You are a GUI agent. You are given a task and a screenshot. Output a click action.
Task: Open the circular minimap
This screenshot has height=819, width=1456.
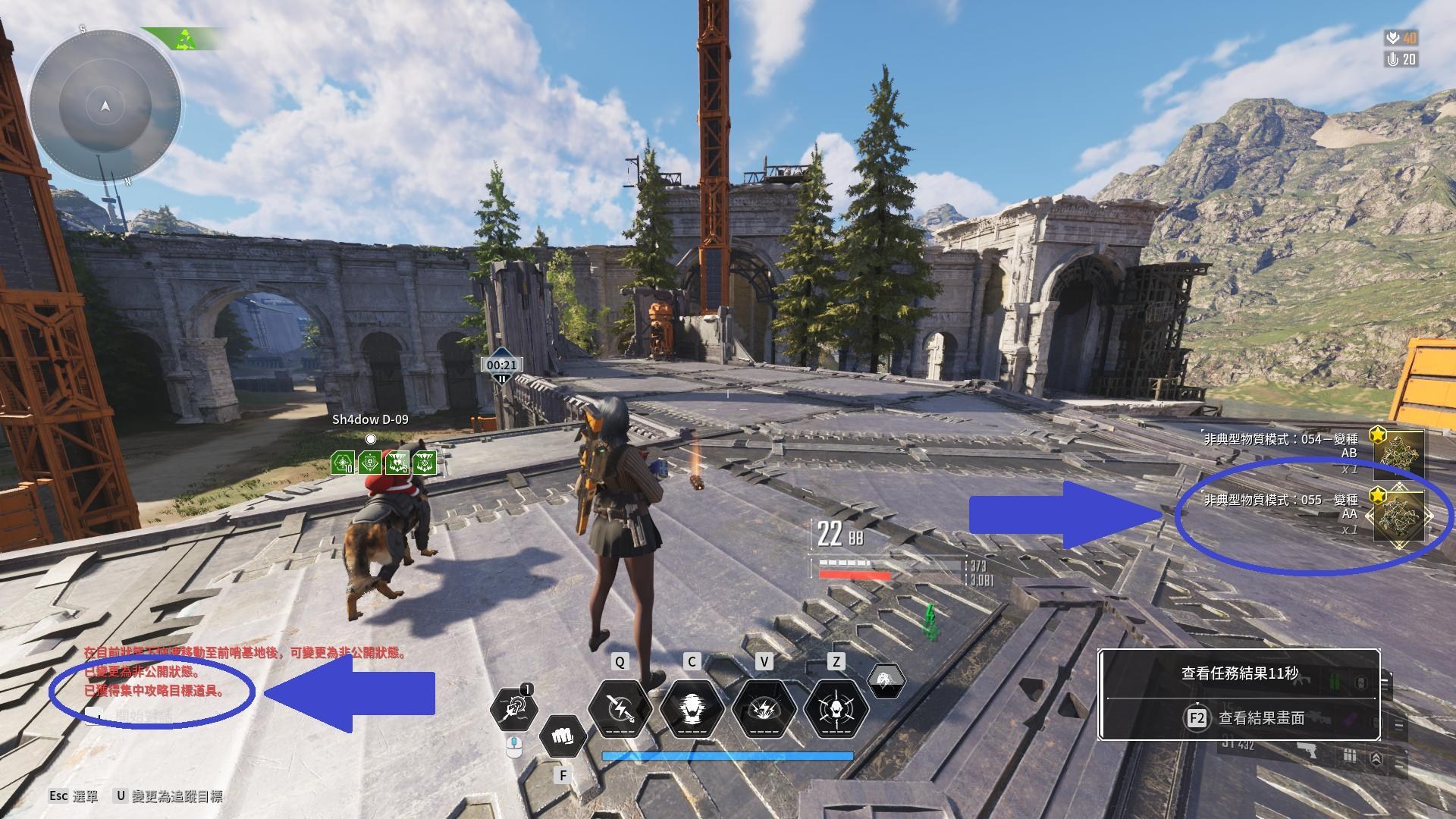(105, 106)
